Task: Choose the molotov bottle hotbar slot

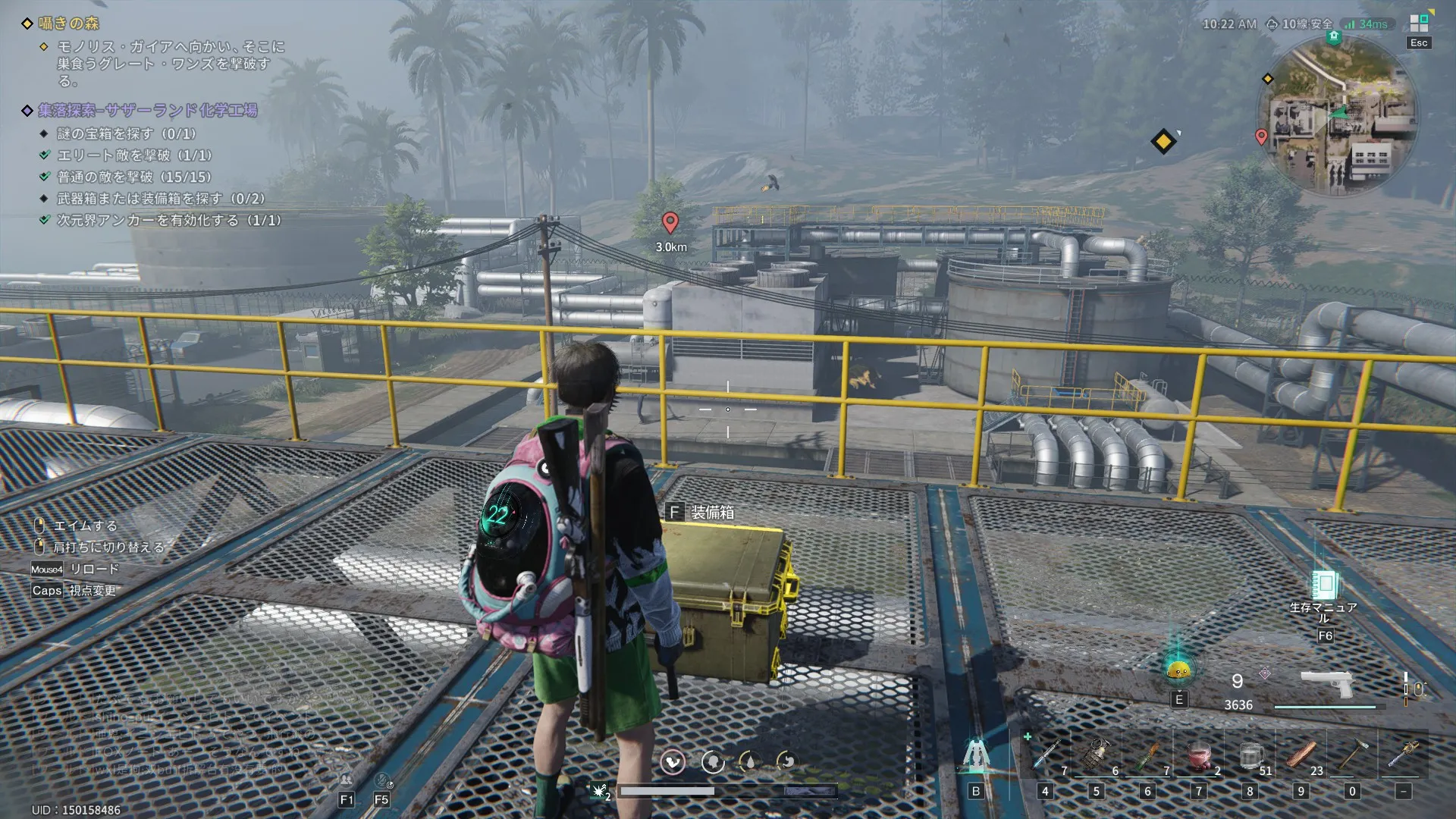Action: [x=1148, y=755]
